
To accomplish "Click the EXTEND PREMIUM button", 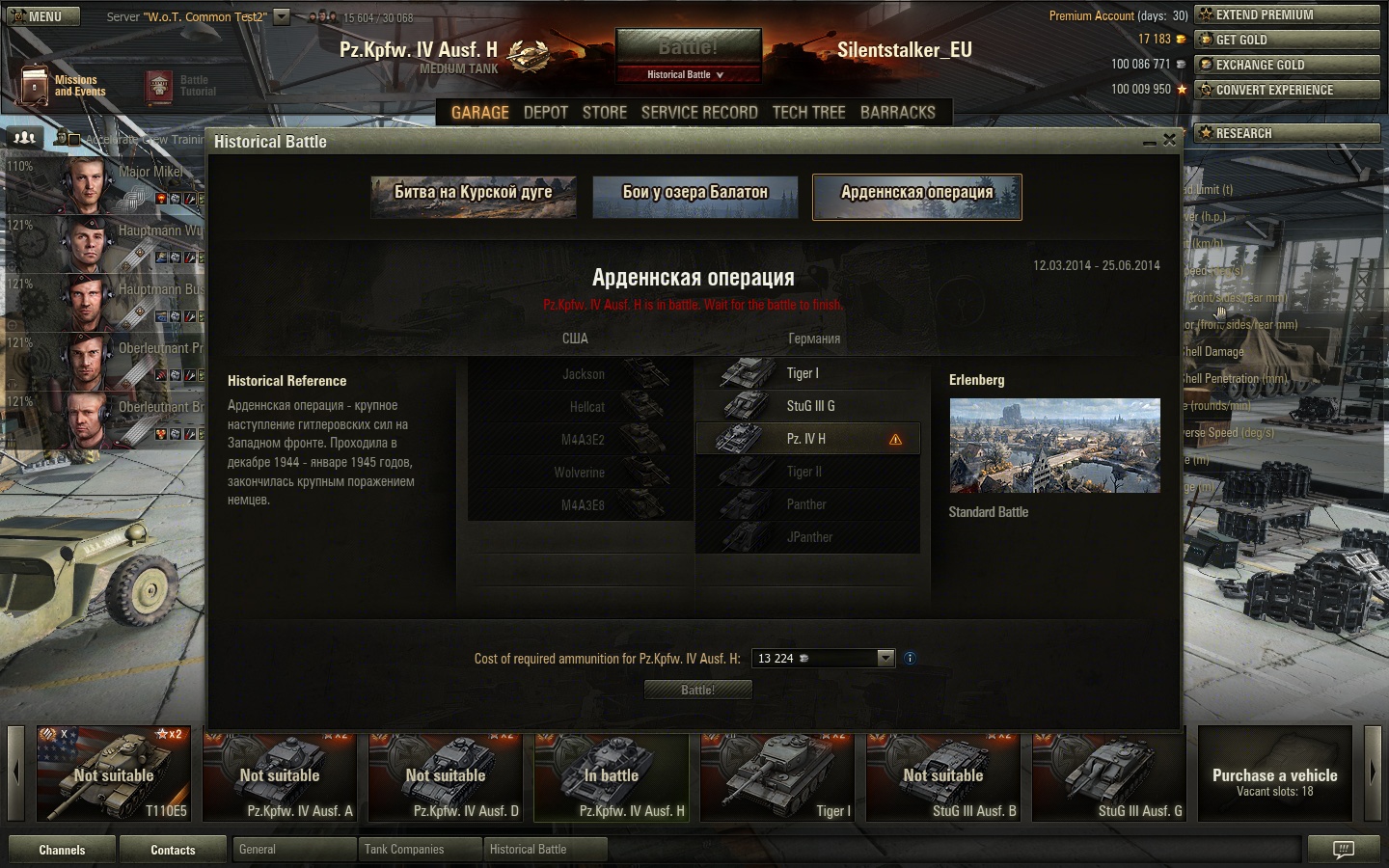I will [1287, 14].
